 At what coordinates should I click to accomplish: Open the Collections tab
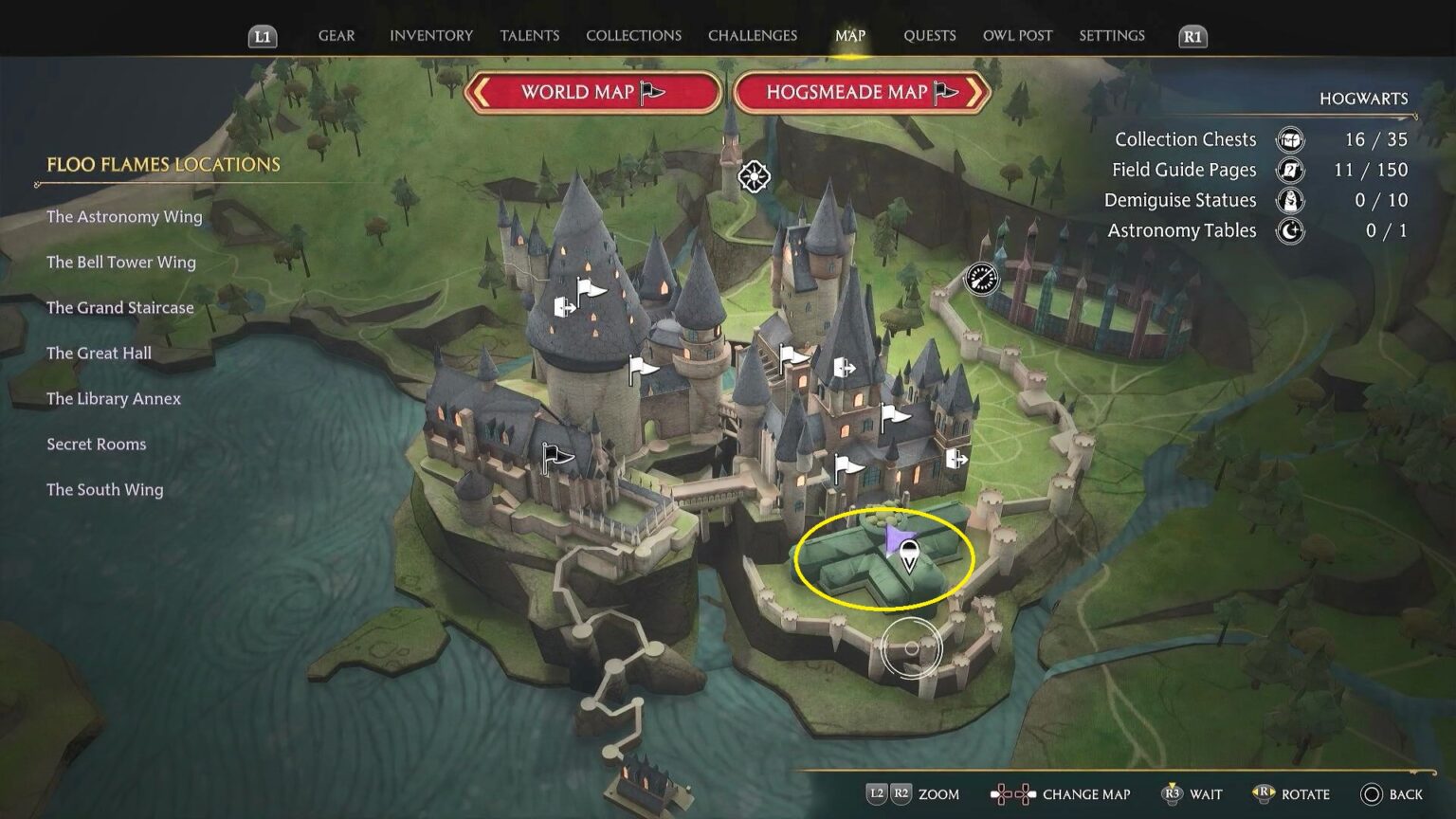click(633, 36)
